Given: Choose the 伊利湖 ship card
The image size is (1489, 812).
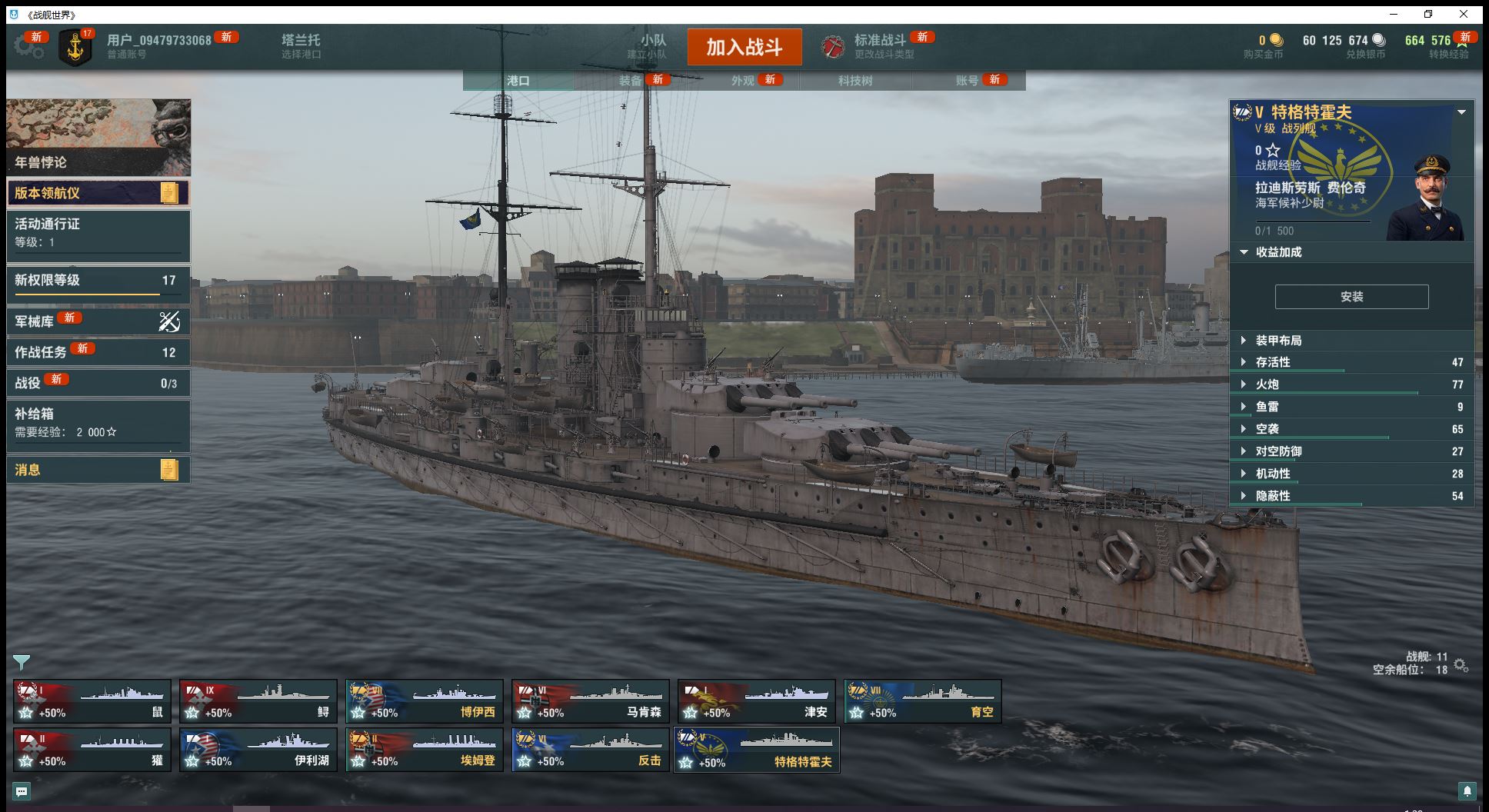Looking at the screenshot, I should pyautogui.click(x=258, y=750).
